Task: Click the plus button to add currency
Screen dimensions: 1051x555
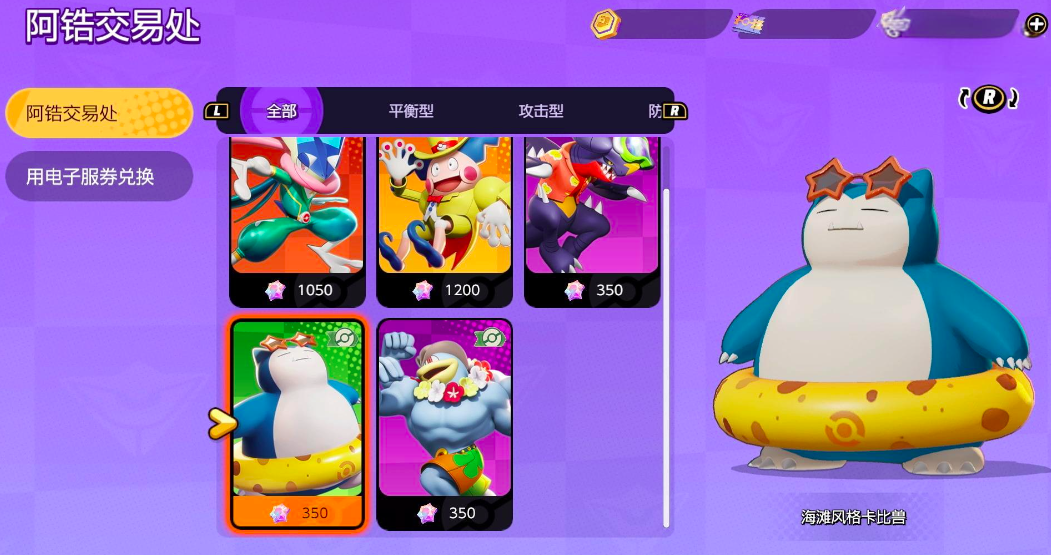Action: (1037, 25)
